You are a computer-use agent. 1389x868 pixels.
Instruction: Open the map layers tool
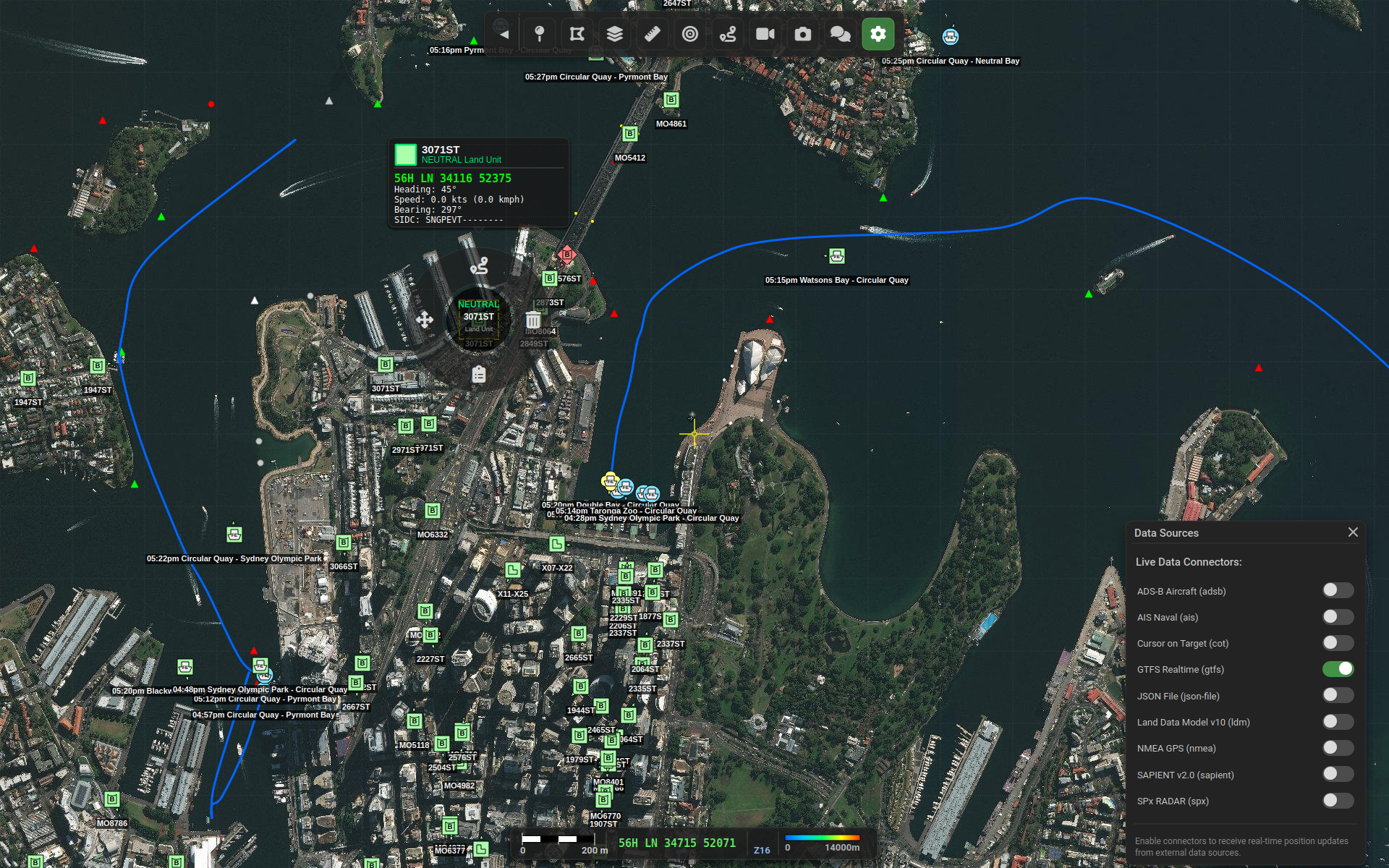[x=614, y=33]
